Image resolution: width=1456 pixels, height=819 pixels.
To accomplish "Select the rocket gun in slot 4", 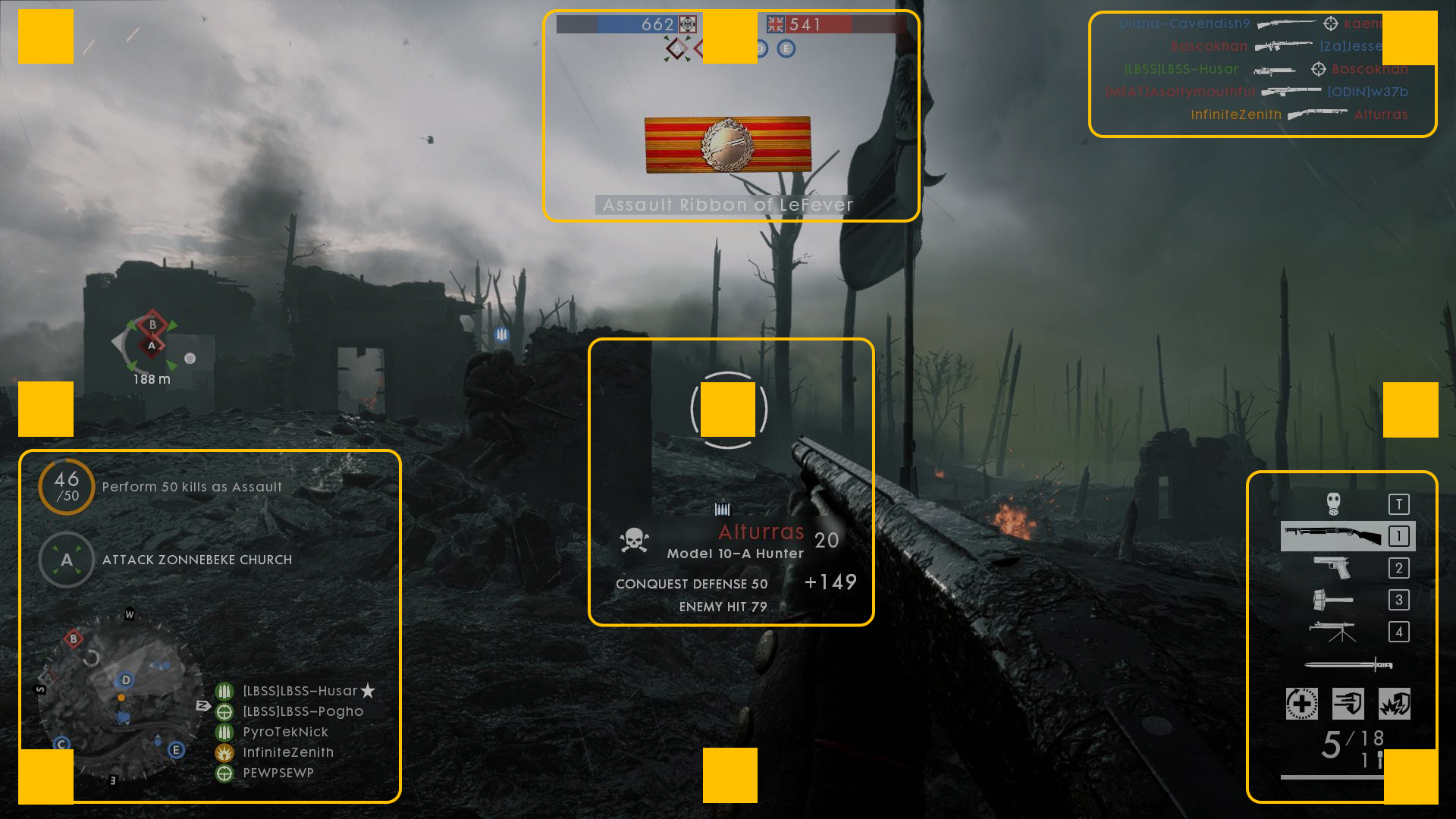I will coord(1332,631).
